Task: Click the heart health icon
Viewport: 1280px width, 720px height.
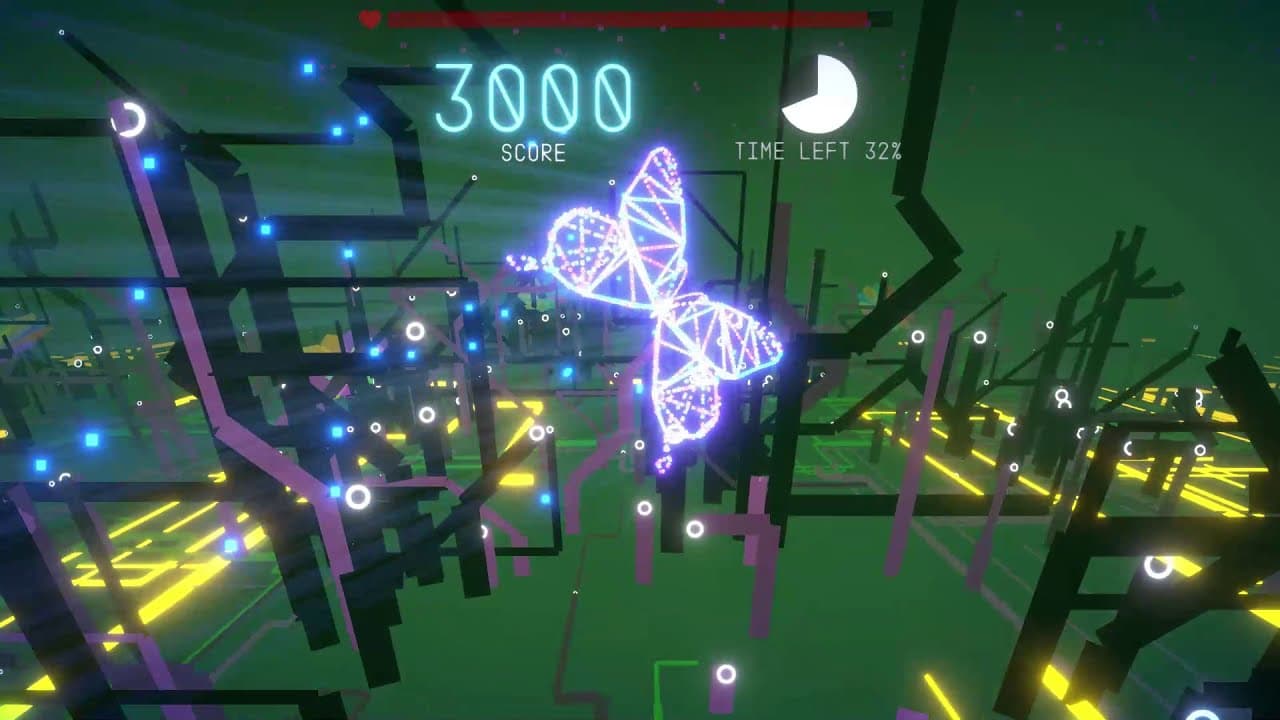Action: click(x=369, y=16)
